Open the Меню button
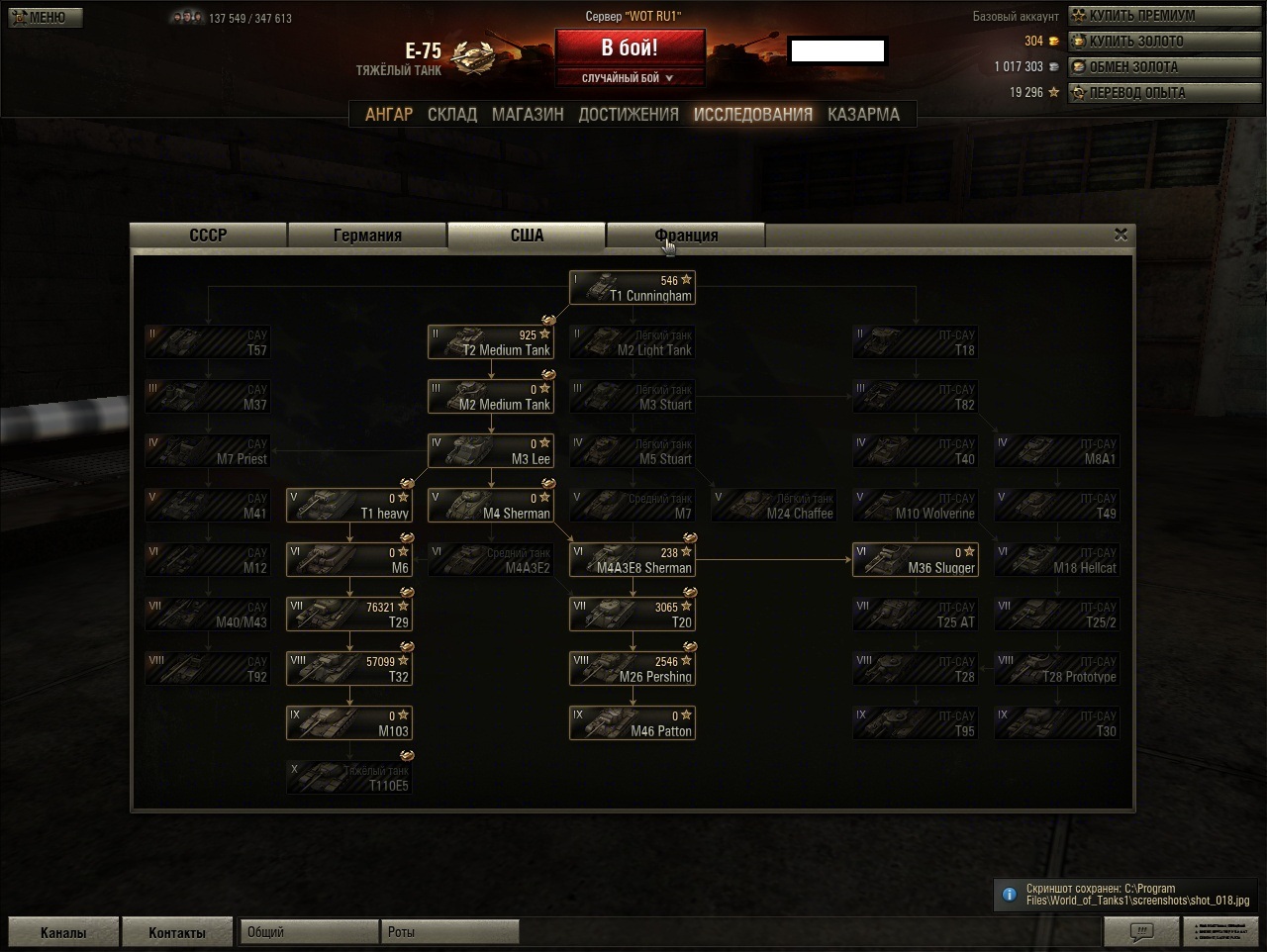This screenshot has height=952, width=1267. point(46,17)
